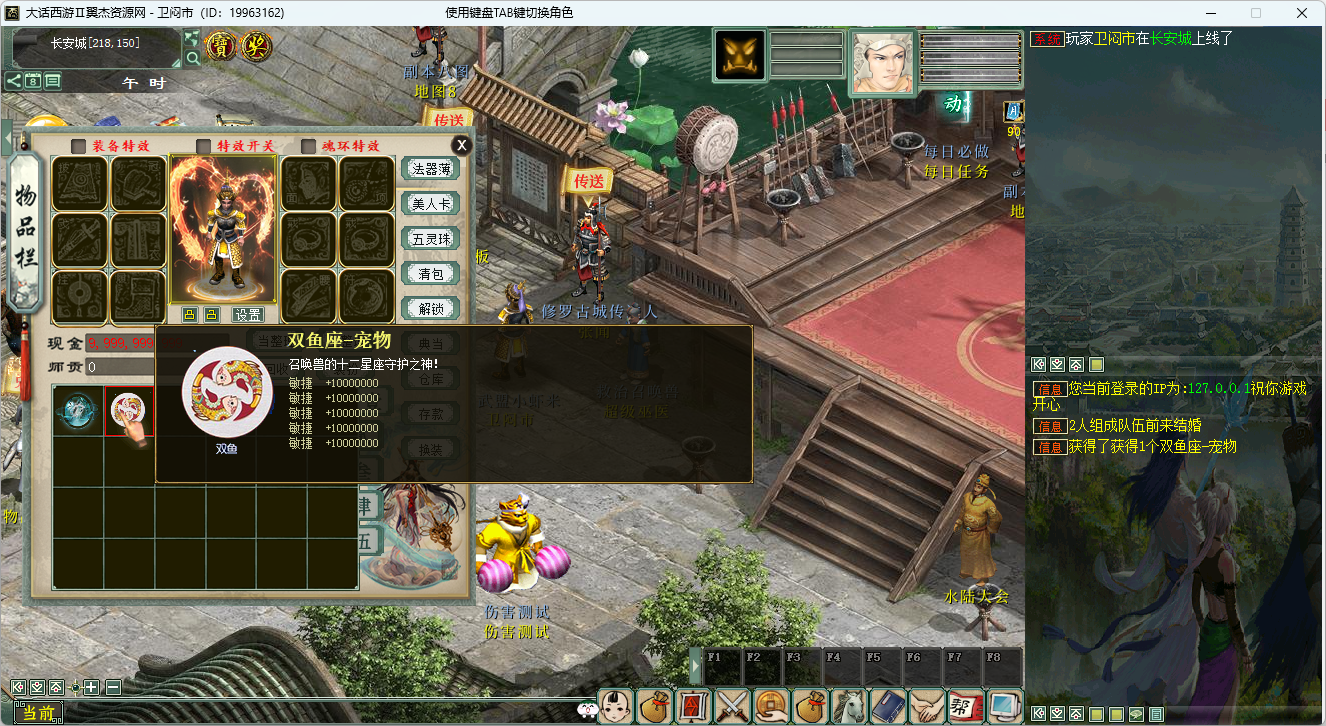Image resolution: width=1326 pixels, height=726 pixels.
Task: Click the magnifier search icon by the minimap
Action: click(x=192, y=59)
